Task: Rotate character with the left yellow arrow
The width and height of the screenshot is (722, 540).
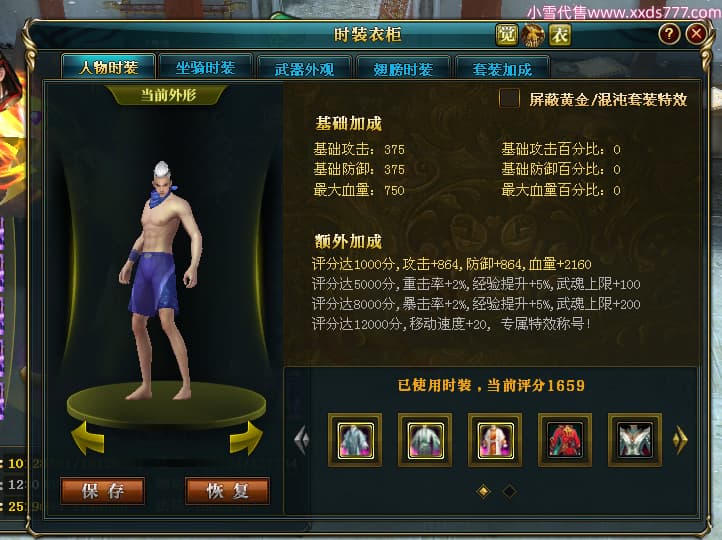Action: pos(88,437)
